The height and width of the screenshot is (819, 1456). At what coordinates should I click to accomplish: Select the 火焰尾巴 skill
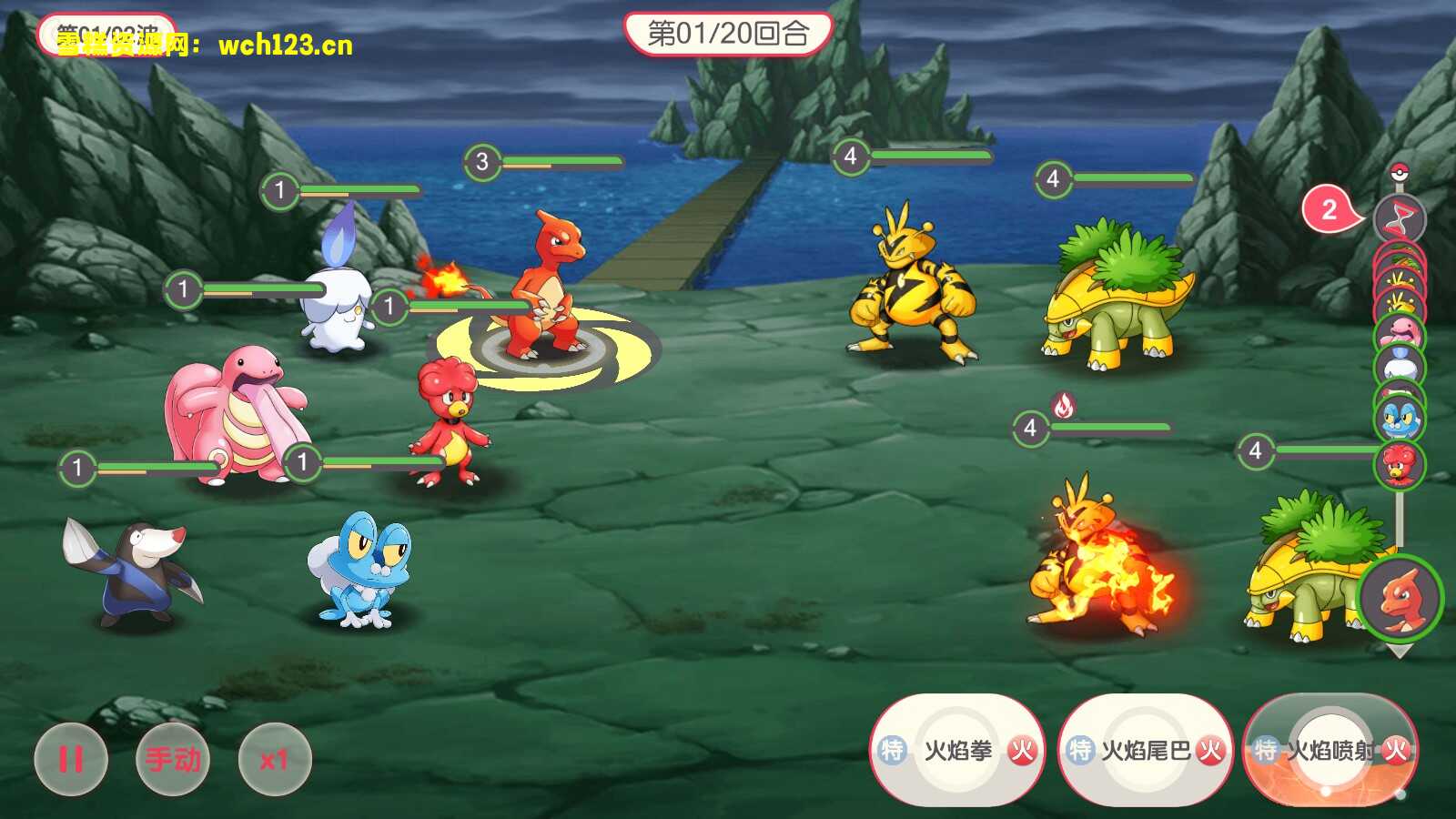1146,751
